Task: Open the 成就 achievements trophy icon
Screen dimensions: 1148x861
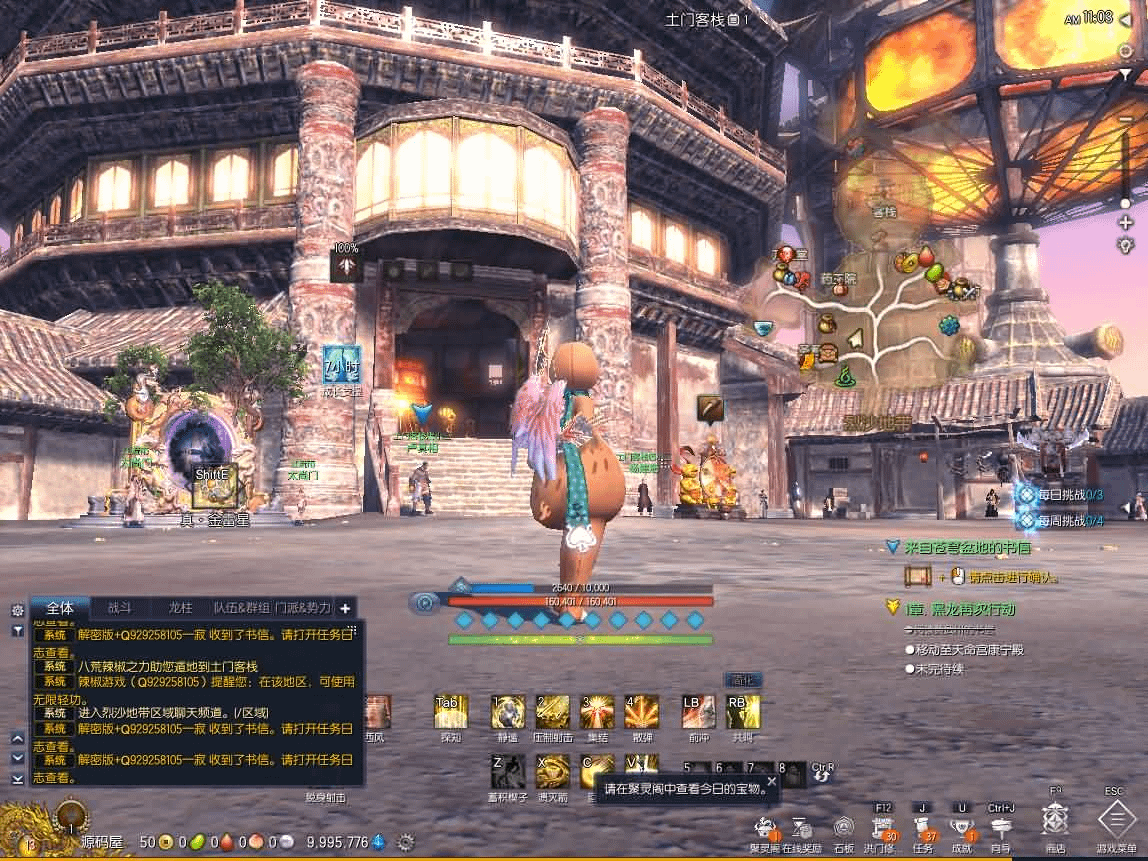Action: tap(962, 827)
